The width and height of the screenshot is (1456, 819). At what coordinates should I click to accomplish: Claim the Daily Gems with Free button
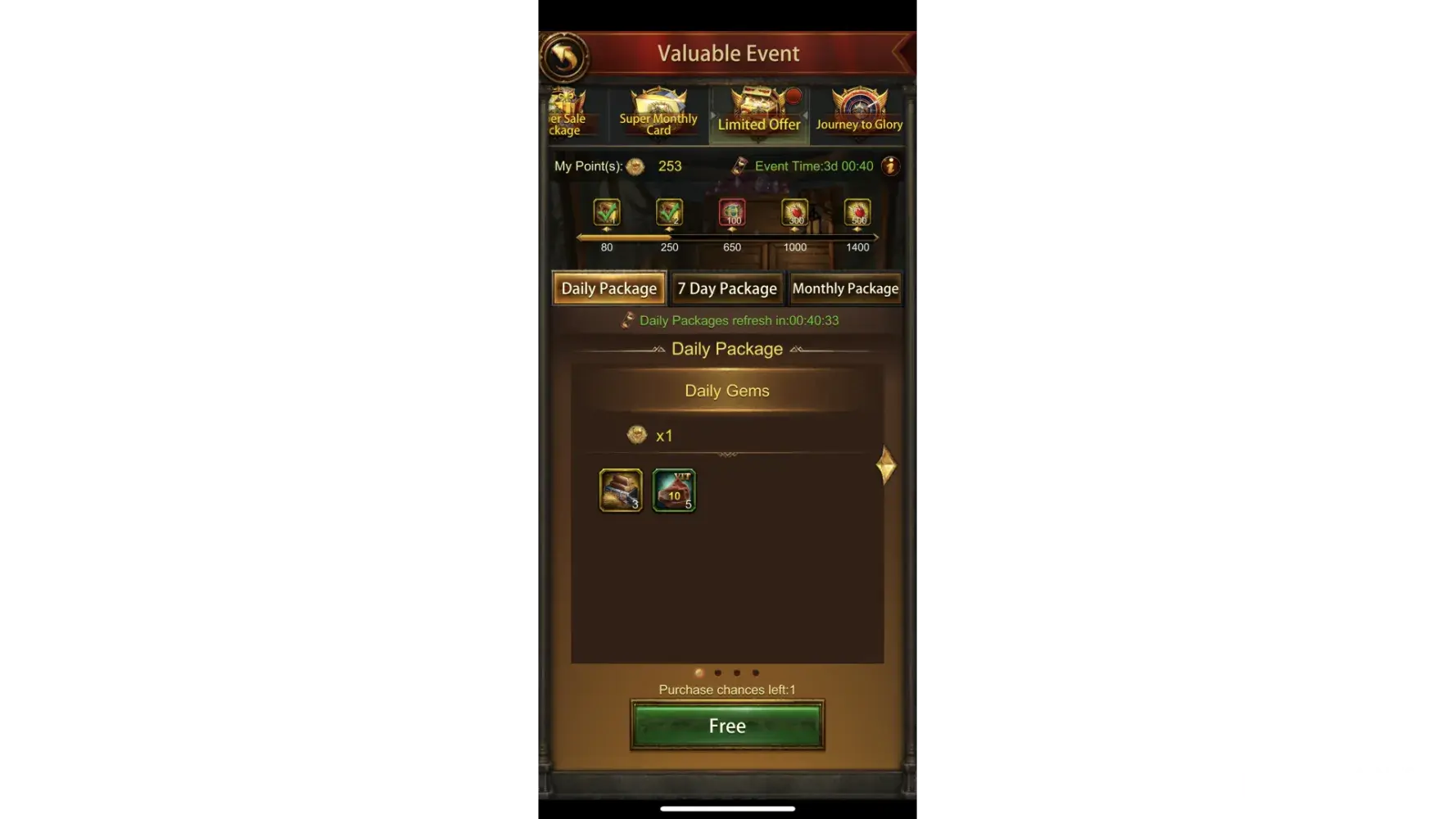coord(727,726)
